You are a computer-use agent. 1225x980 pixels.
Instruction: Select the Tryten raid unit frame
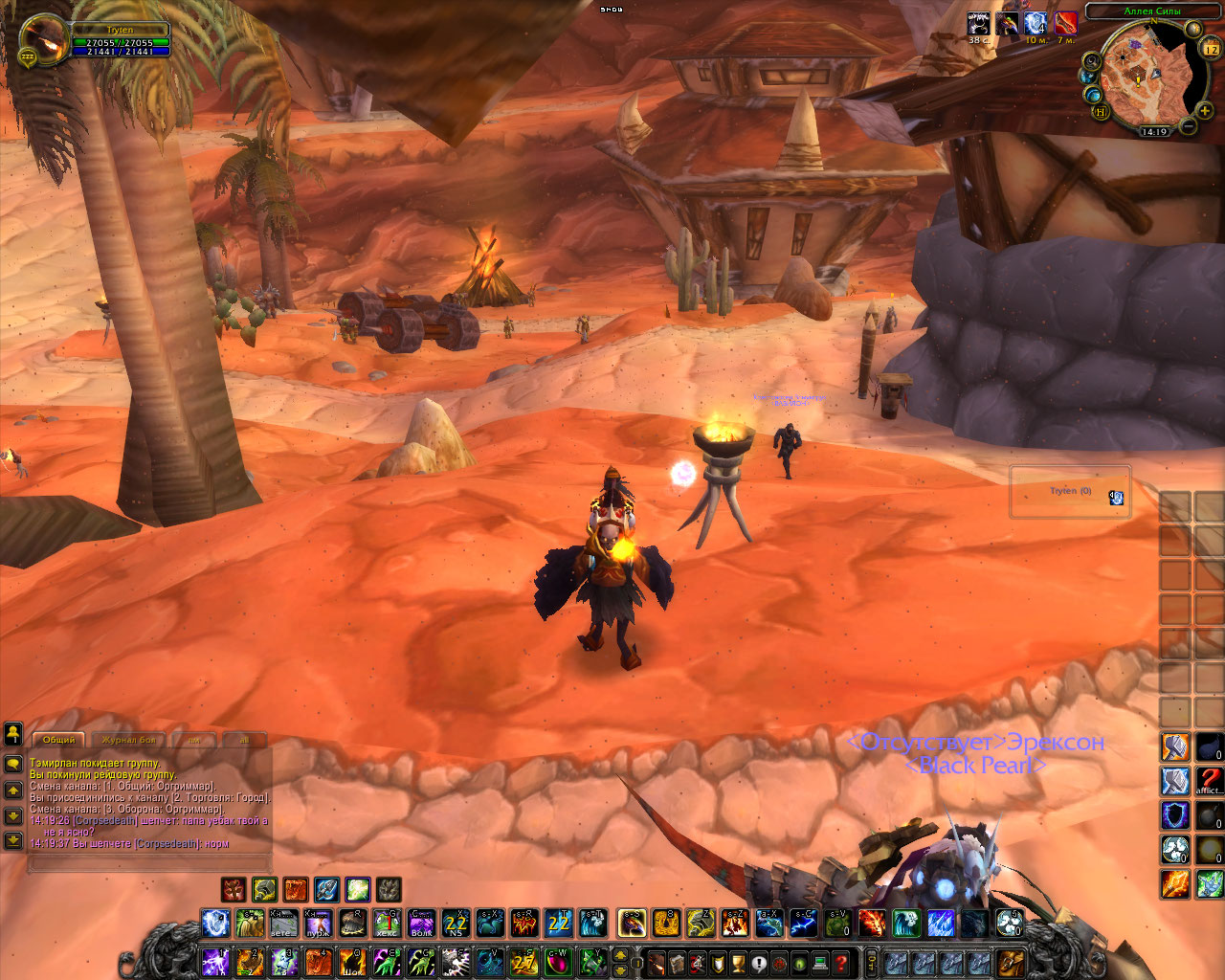click(1070, 492)
